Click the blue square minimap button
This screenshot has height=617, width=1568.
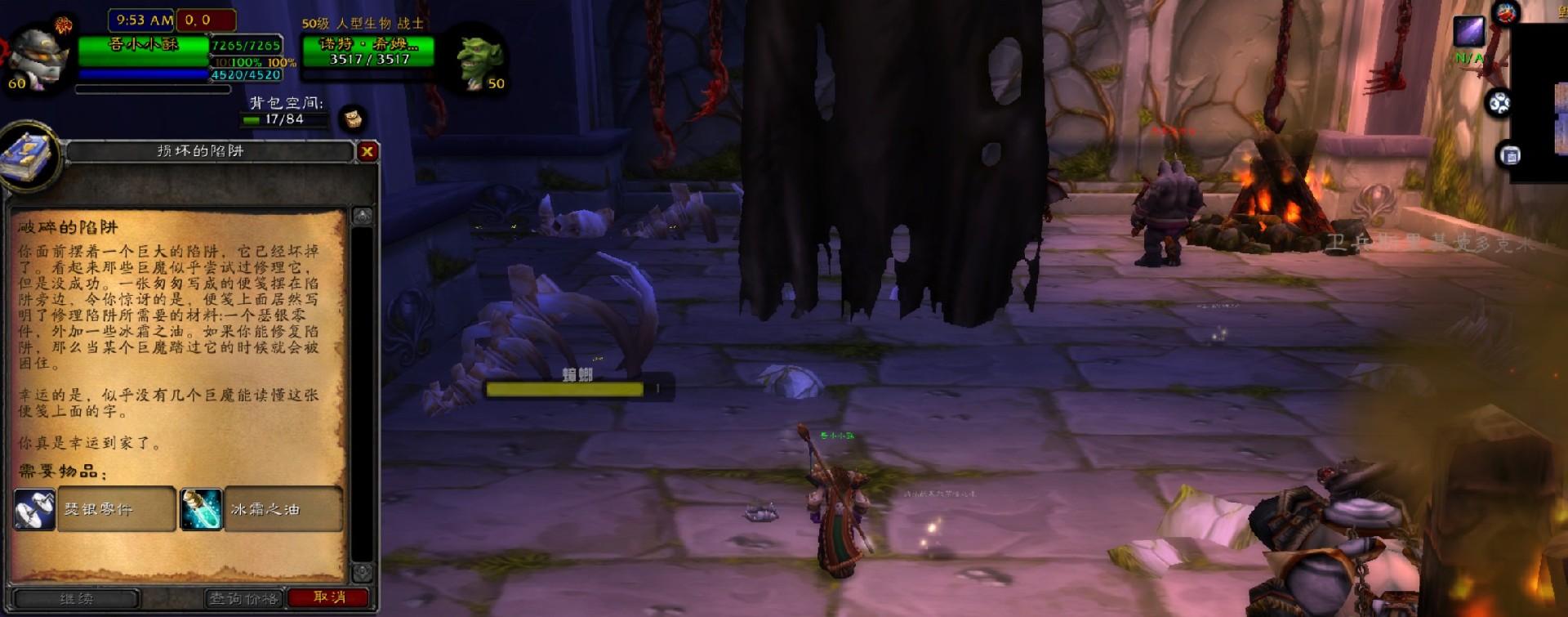click(1510, 155)
